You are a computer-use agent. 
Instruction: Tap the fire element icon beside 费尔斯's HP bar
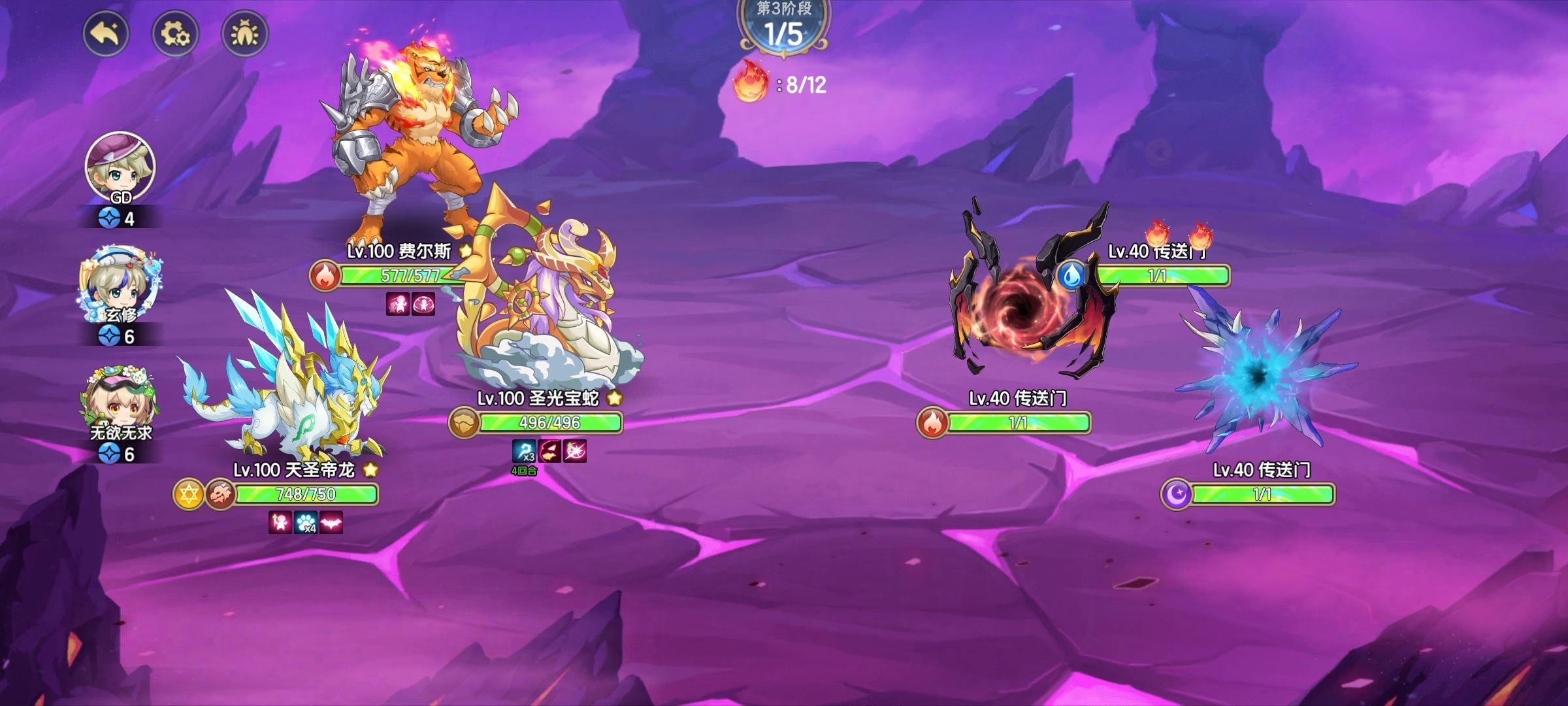(325, 276)
